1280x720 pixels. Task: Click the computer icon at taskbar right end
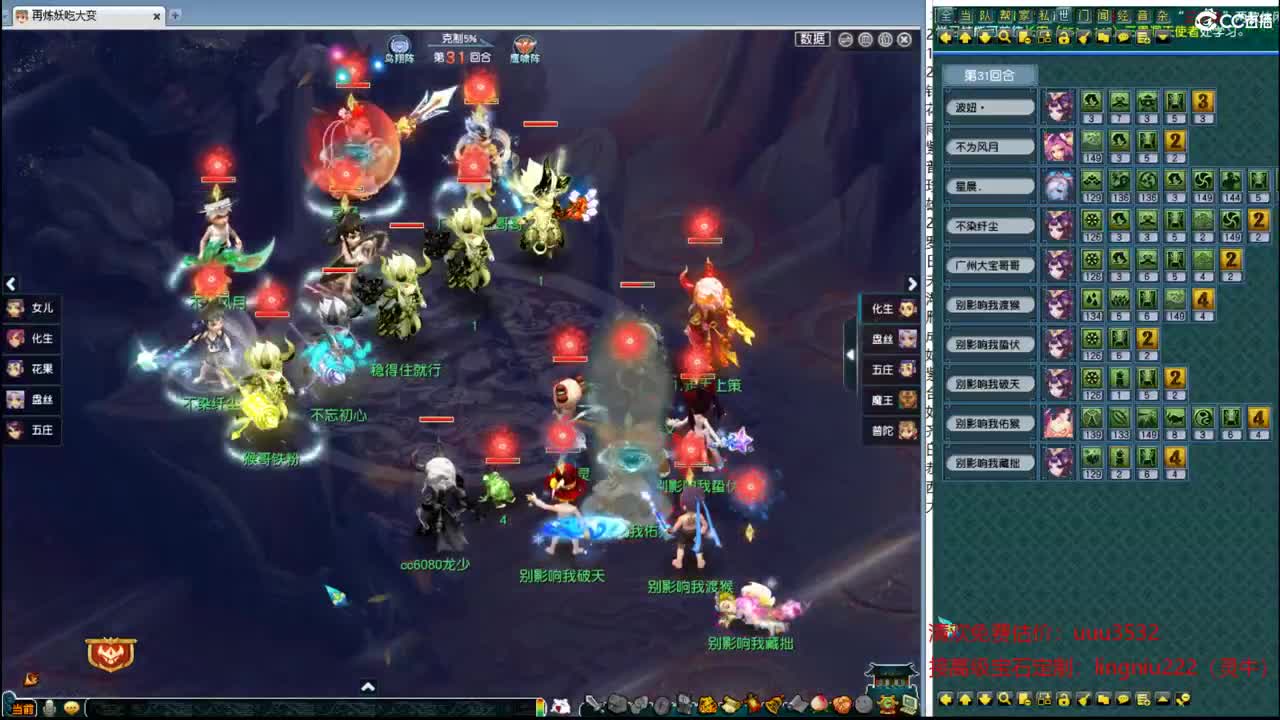(909, 704)
